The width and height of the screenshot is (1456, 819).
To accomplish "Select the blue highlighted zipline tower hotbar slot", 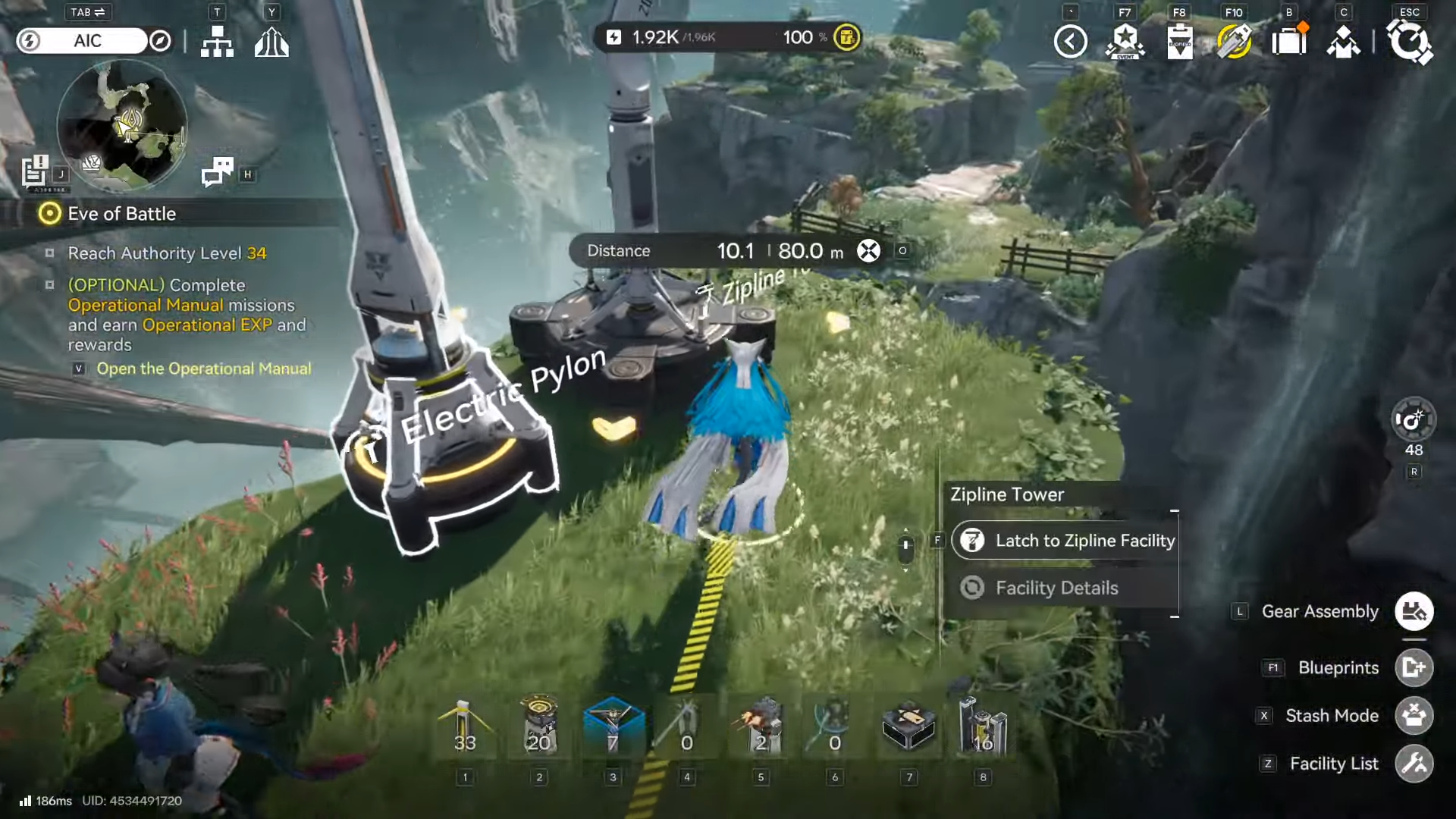I will click(613, 726).
